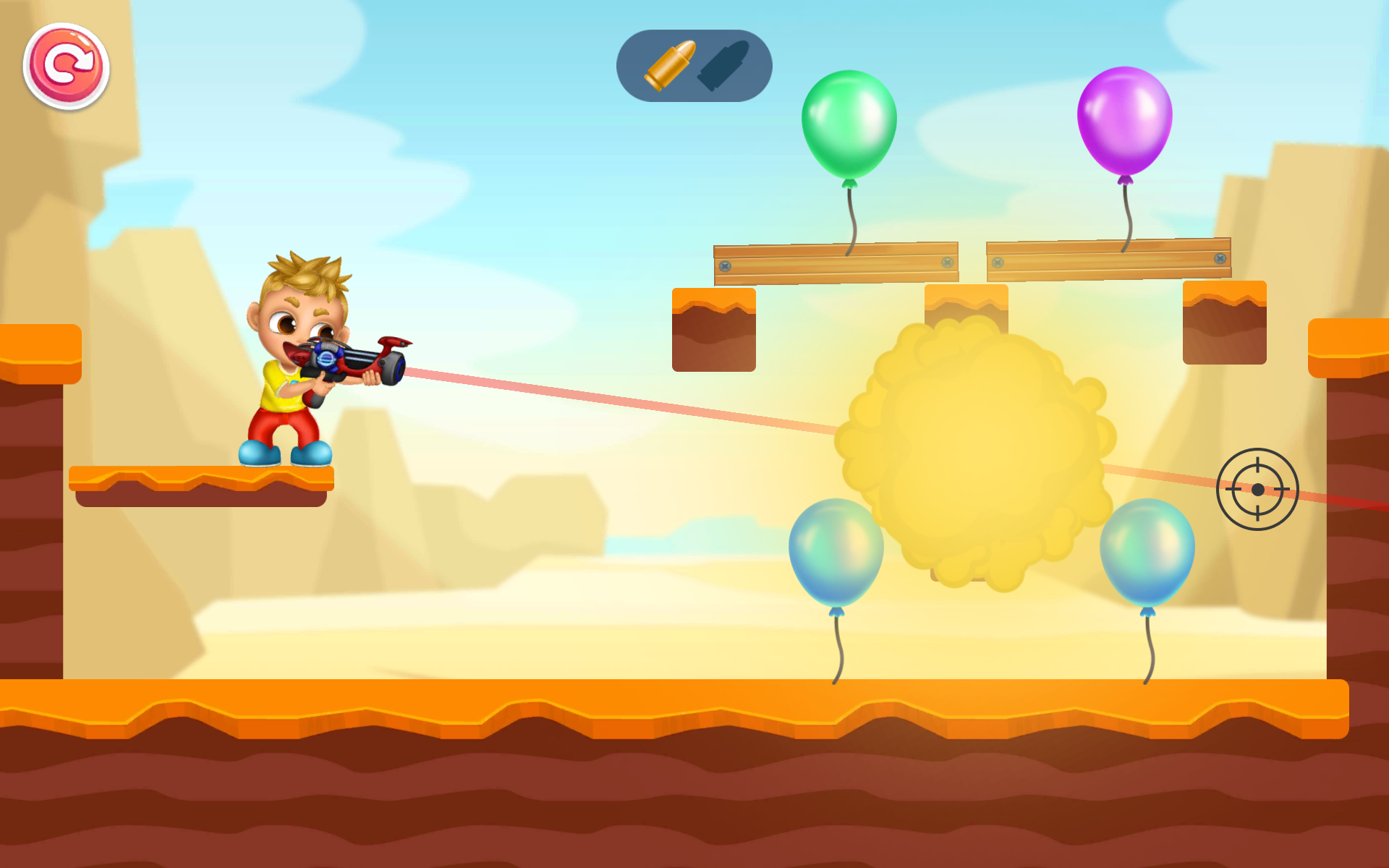The width and height of the screenshot is (1389, 868).
Task: Click the crosshair aiming reticle
Action: click(x=1257, y=490)
